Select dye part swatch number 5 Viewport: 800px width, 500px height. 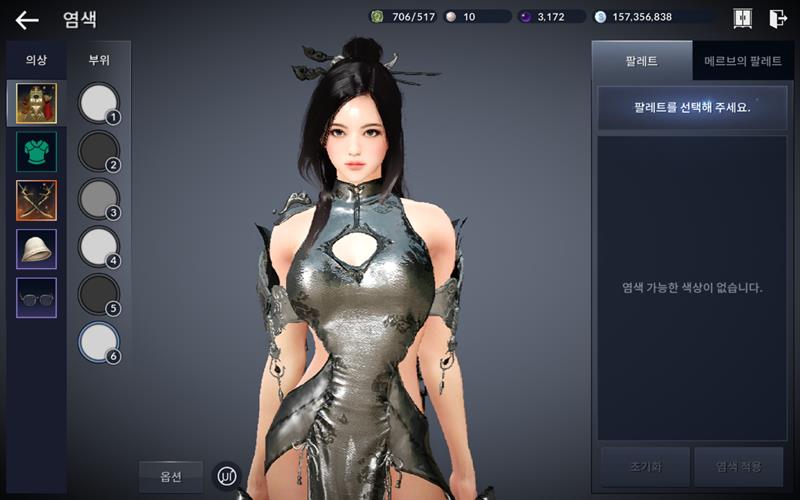click(98, 294)
